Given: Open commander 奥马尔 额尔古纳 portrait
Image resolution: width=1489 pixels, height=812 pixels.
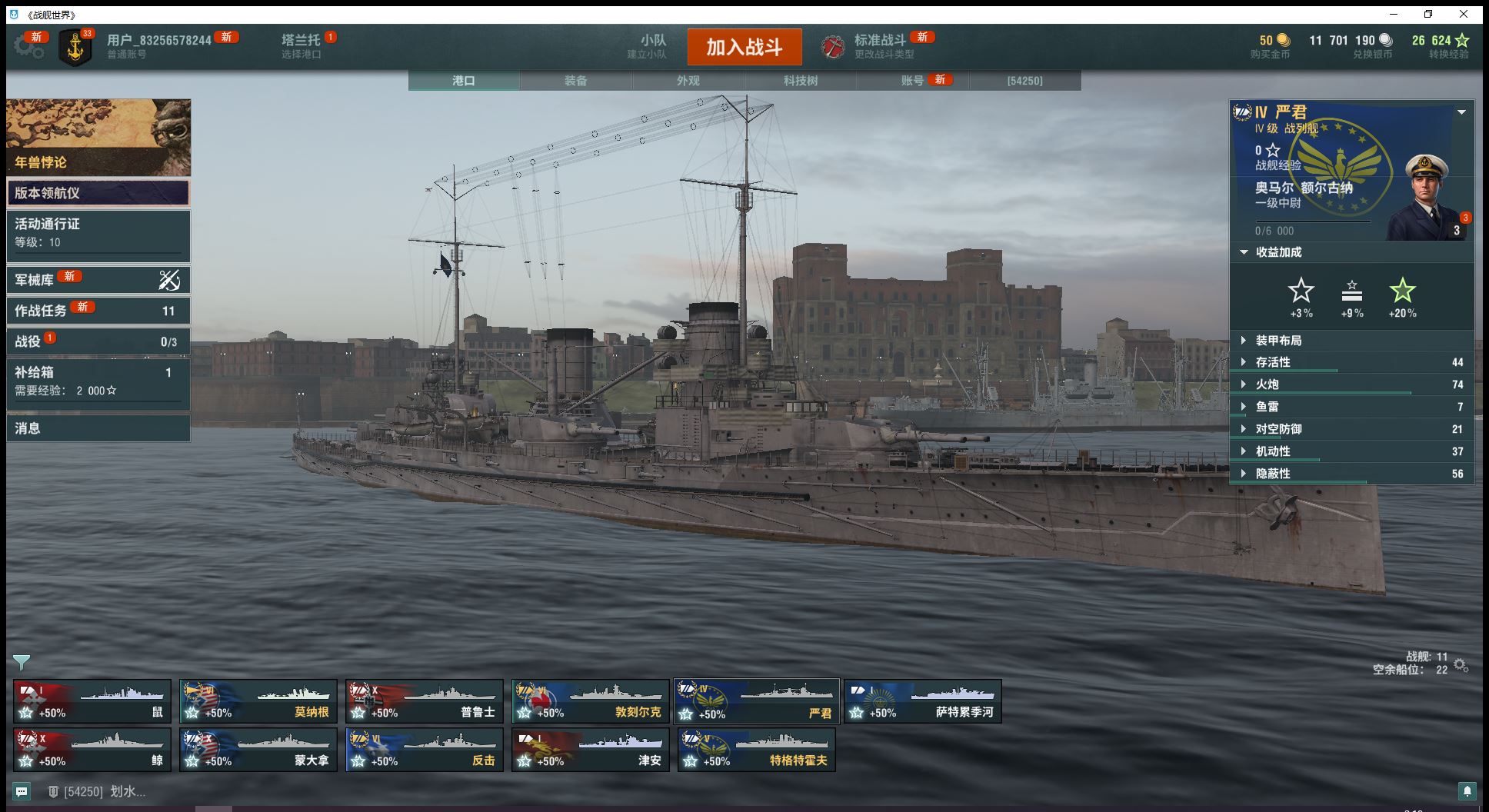Looking at the screenshot, I should [1427, 197].
